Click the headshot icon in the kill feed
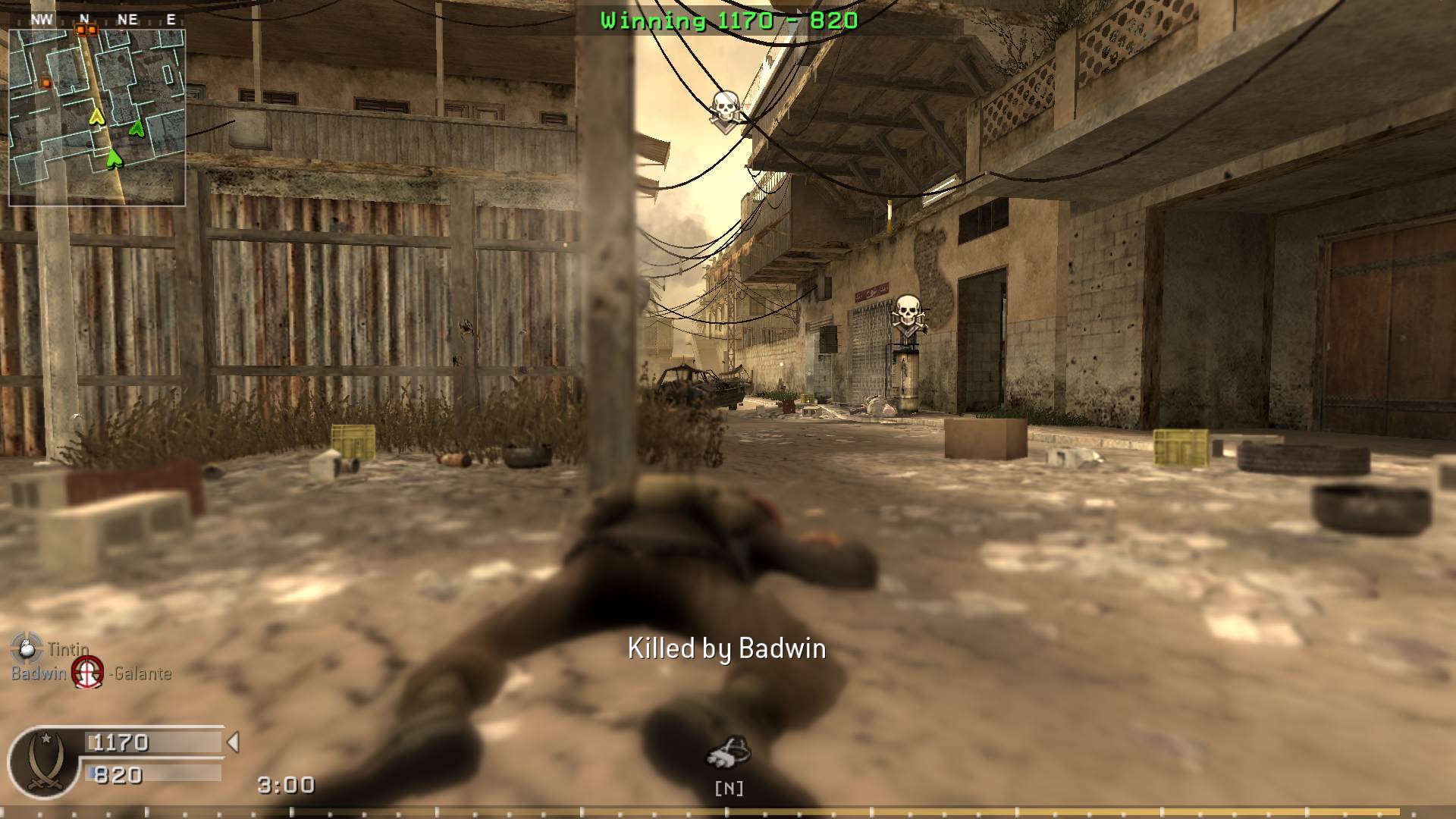 click(87, 673)
